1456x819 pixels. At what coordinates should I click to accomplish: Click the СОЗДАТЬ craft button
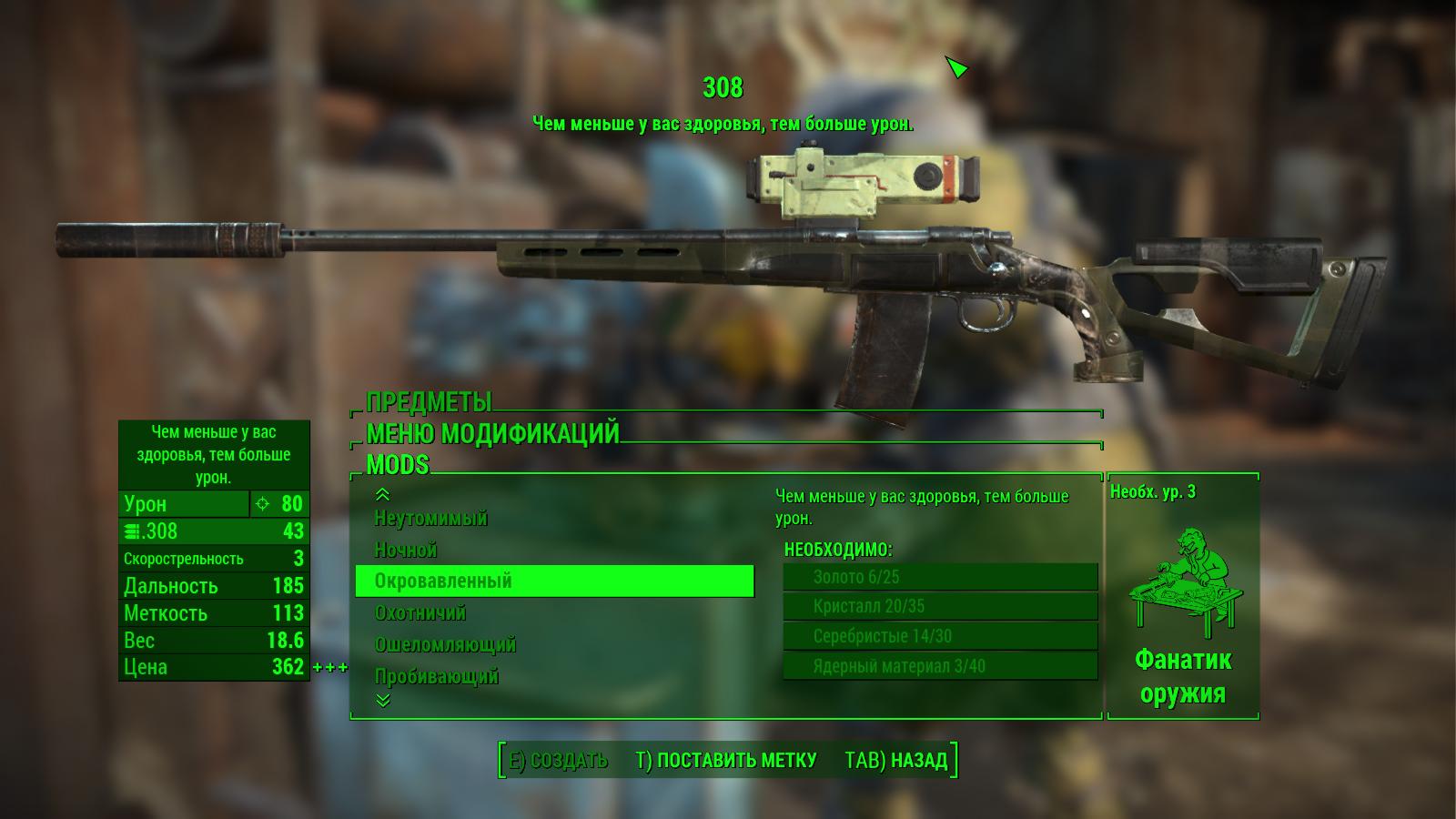(558, 761)
